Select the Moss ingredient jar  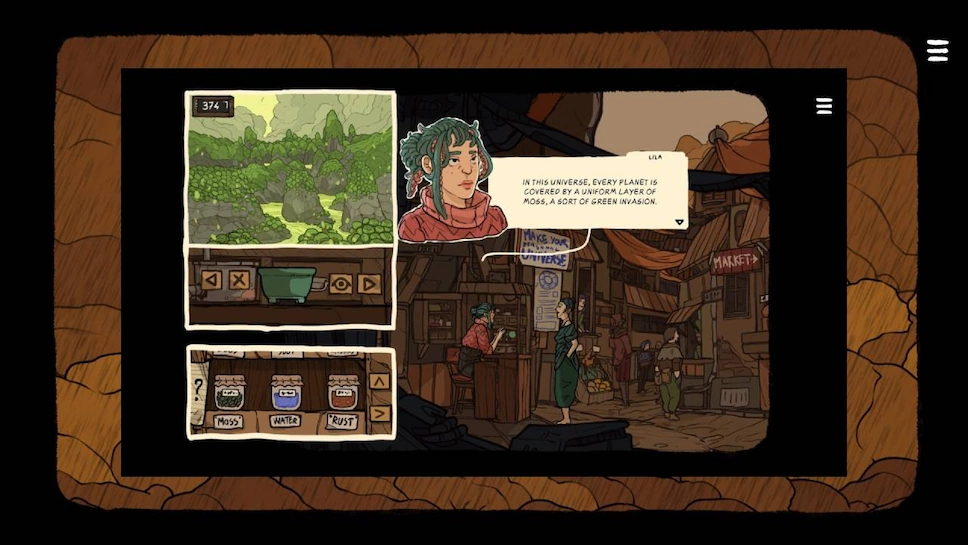(229, 392)
